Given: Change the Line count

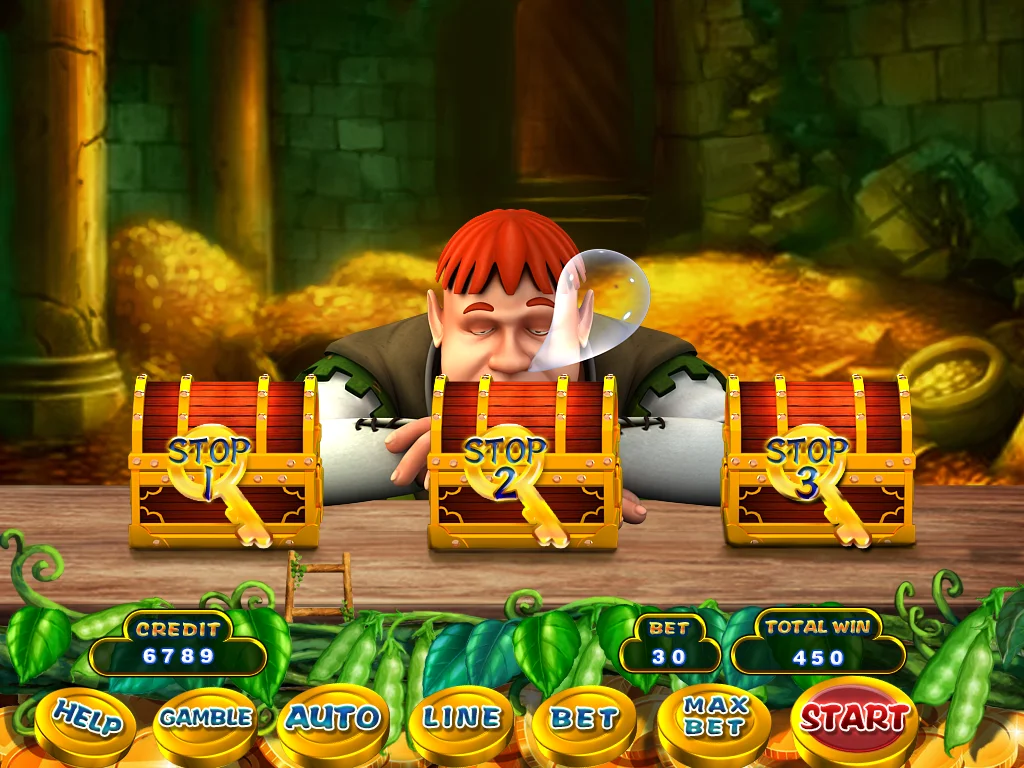Looking at the screenshot, I should [460, 719].
